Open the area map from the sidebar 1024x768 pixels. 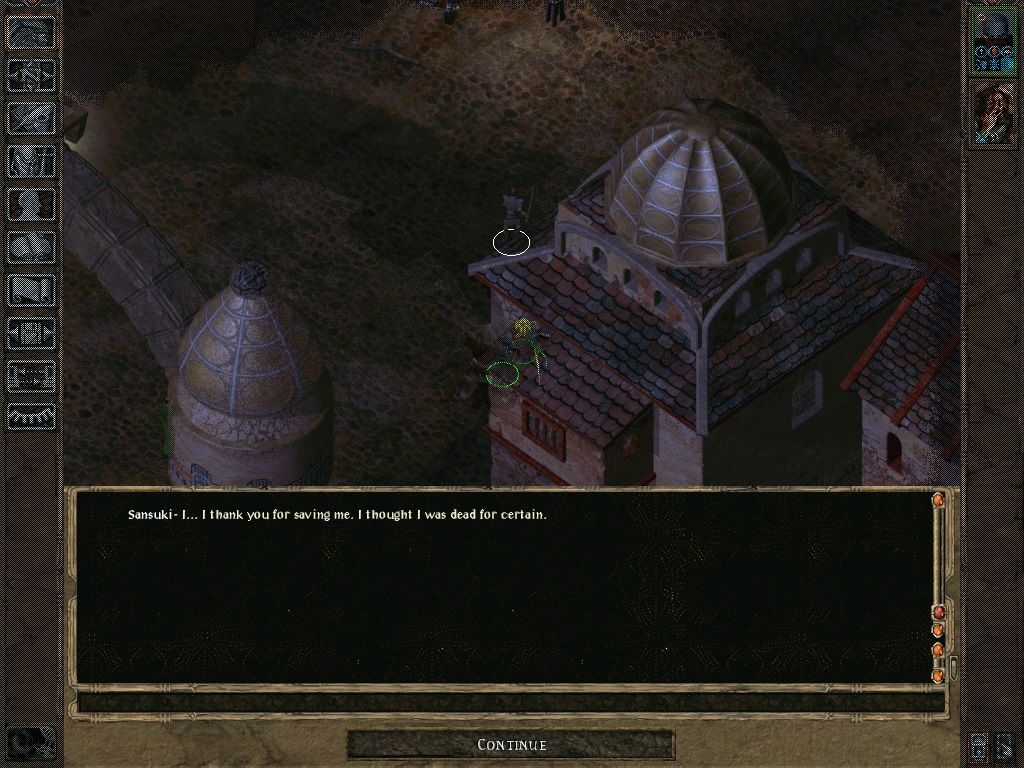coord(32,74)
